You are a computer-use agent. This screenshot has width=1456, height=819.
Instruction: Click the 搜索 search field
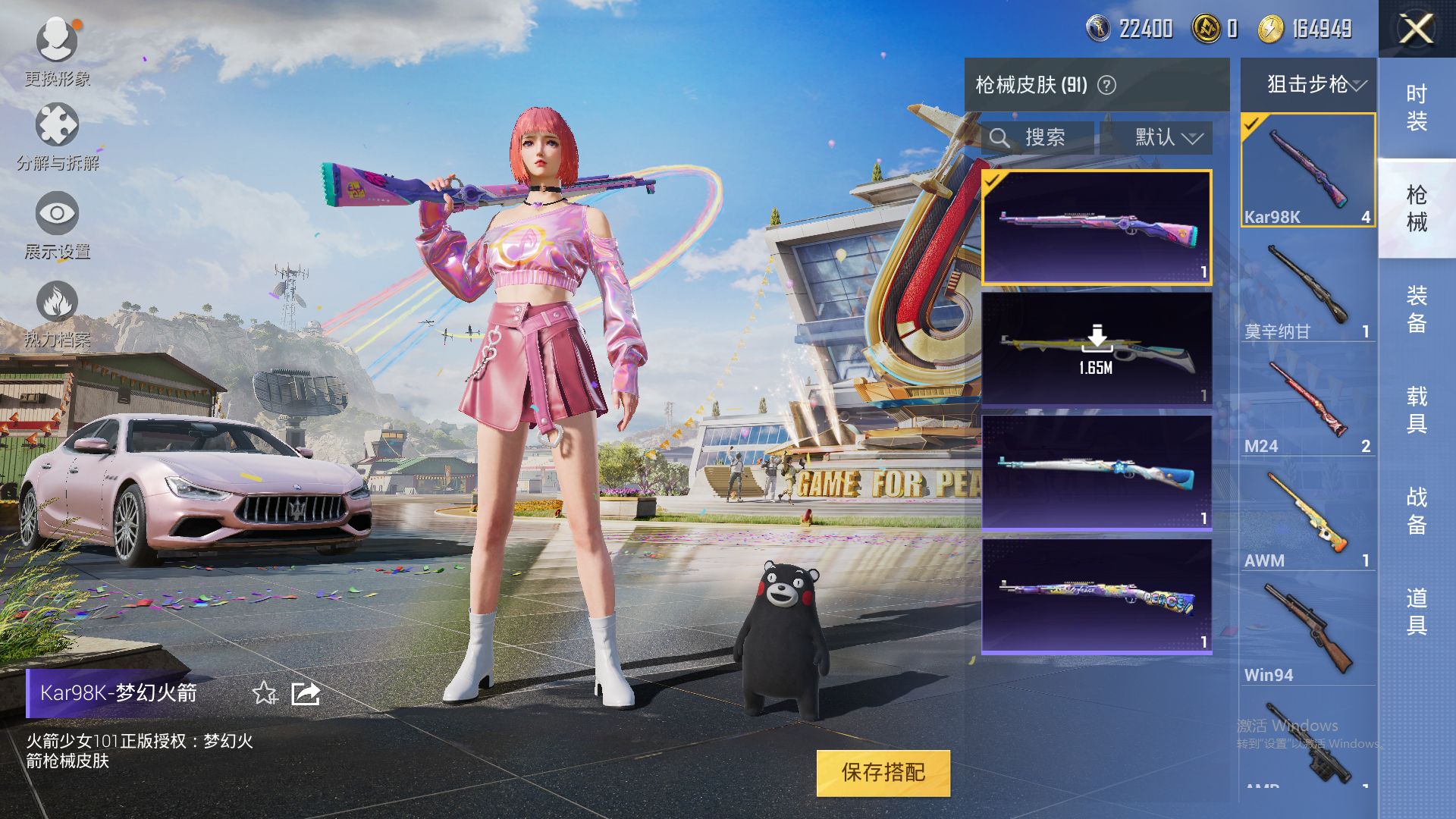point(1037,138)
